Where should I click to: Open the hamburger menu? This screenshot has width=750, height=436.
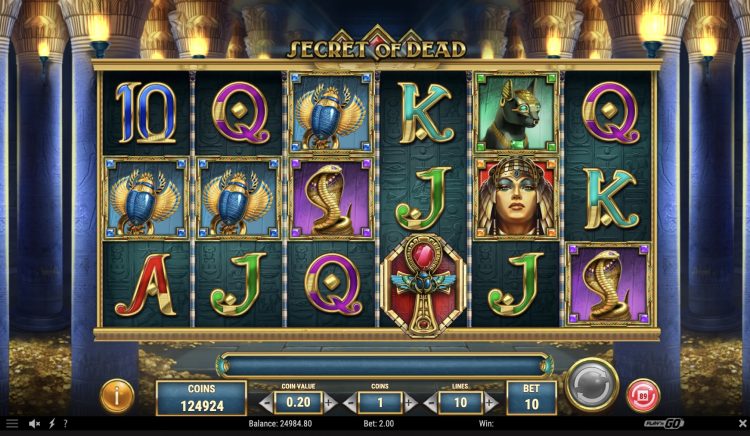11,424
